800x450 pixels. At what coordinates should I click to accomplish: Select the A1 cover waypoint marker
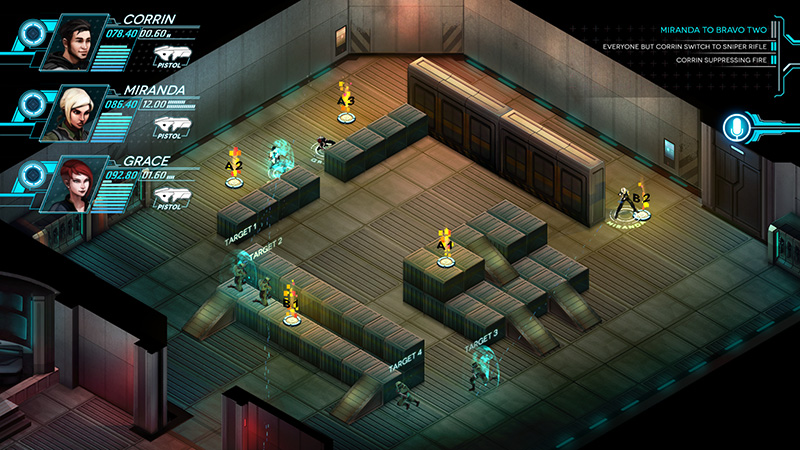pos(445,247)
